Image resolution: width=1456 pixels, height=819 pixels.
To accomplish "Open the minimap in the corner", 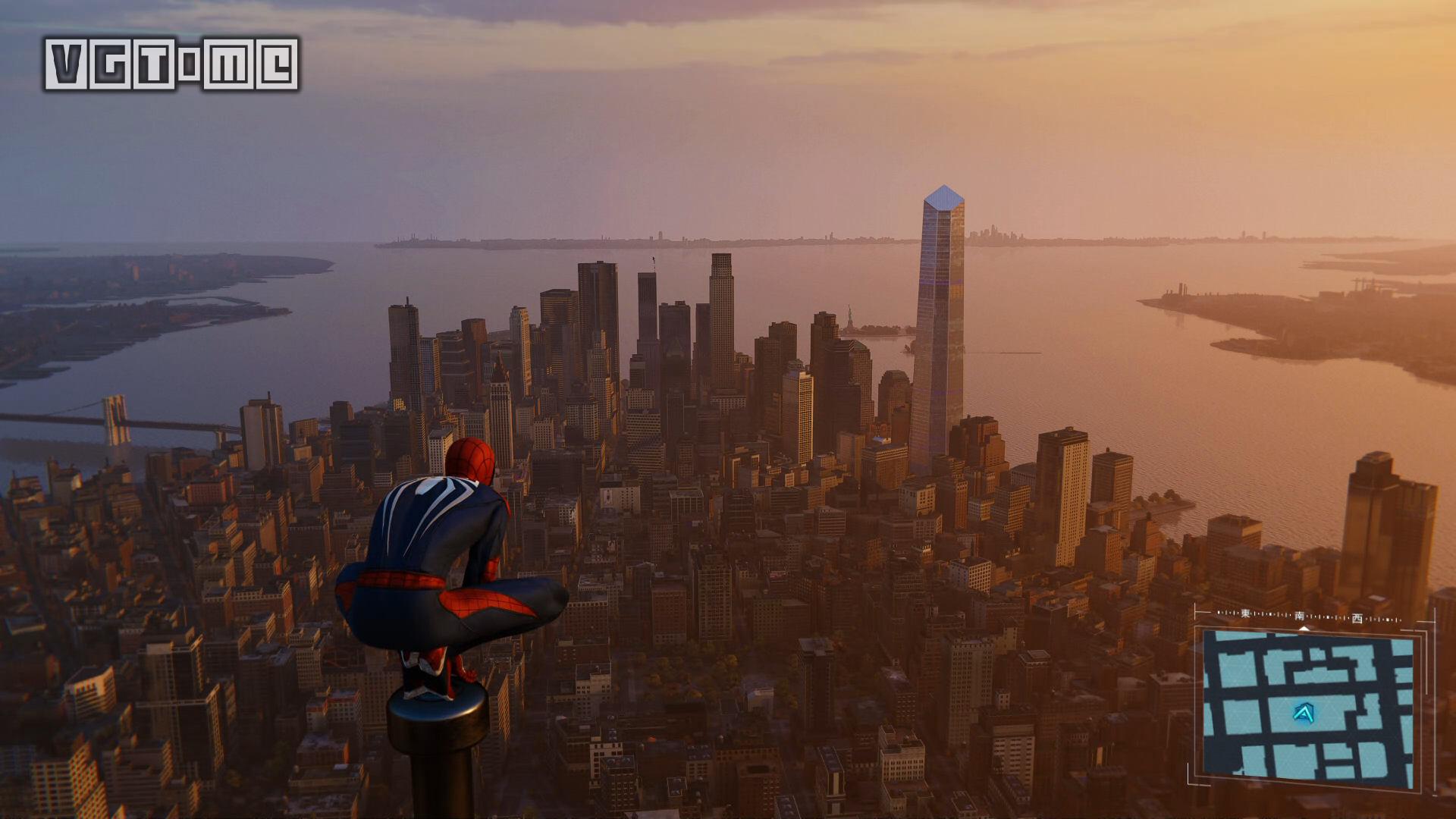I will pyautogui.click(x=1309, y=707).
